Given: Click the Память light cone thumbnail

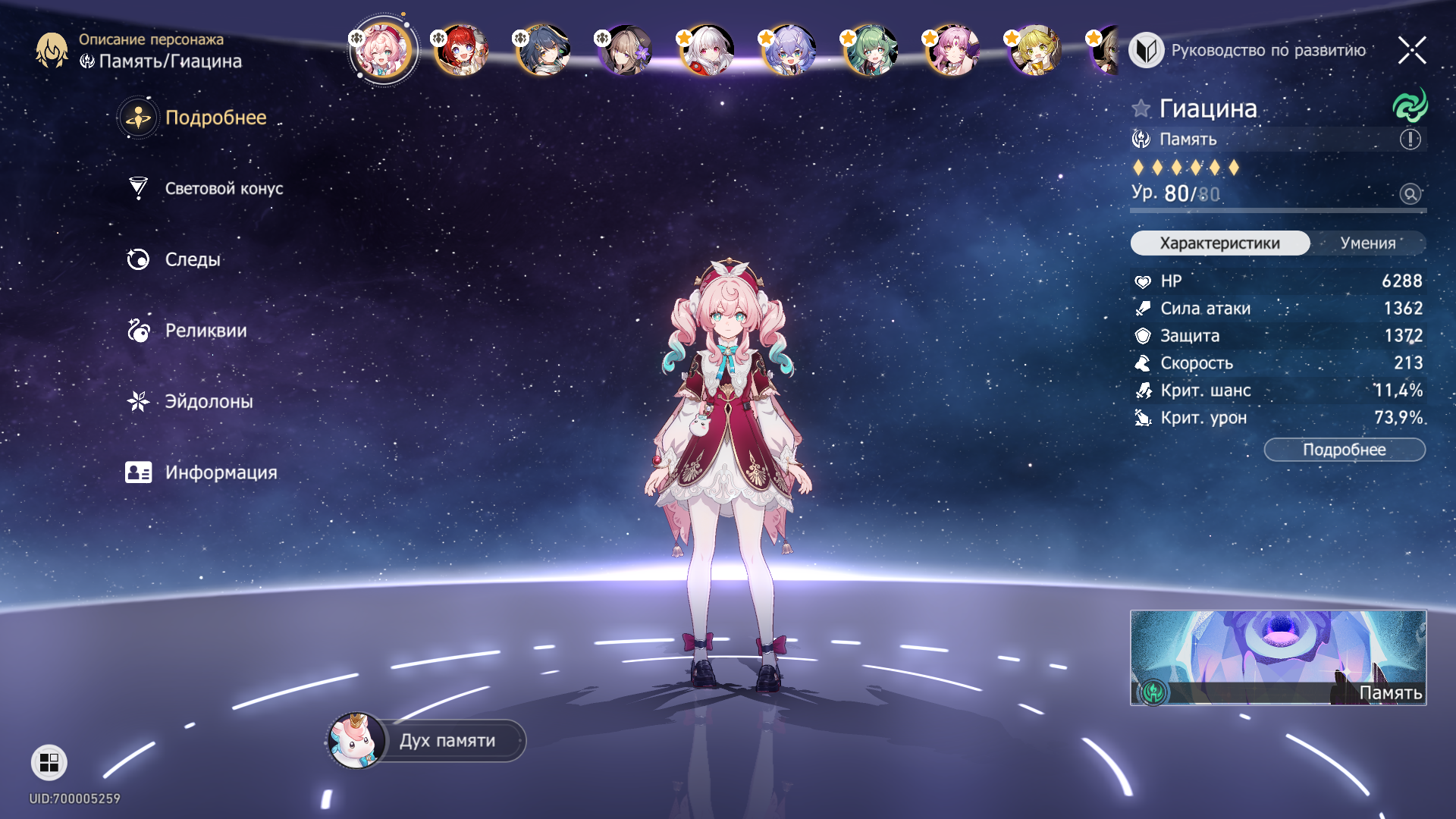Looking at the screenshot, I should tap(1278, 657).
